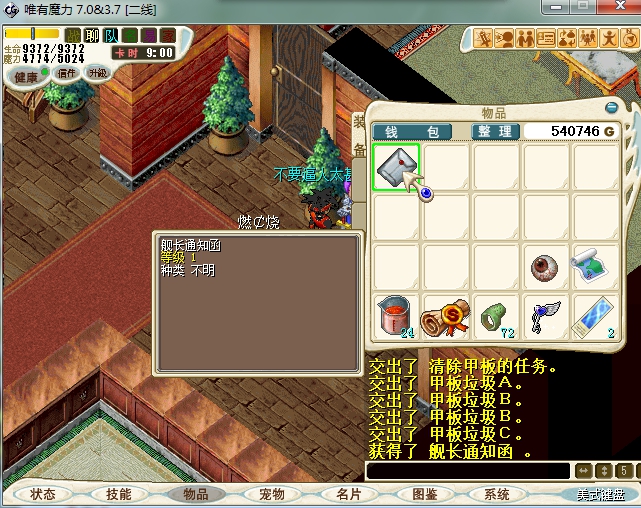Image resolution: width=641 pixels, height=508 pixels.
Task: Click the 健康 (health) button
Action: pos(26,77)
